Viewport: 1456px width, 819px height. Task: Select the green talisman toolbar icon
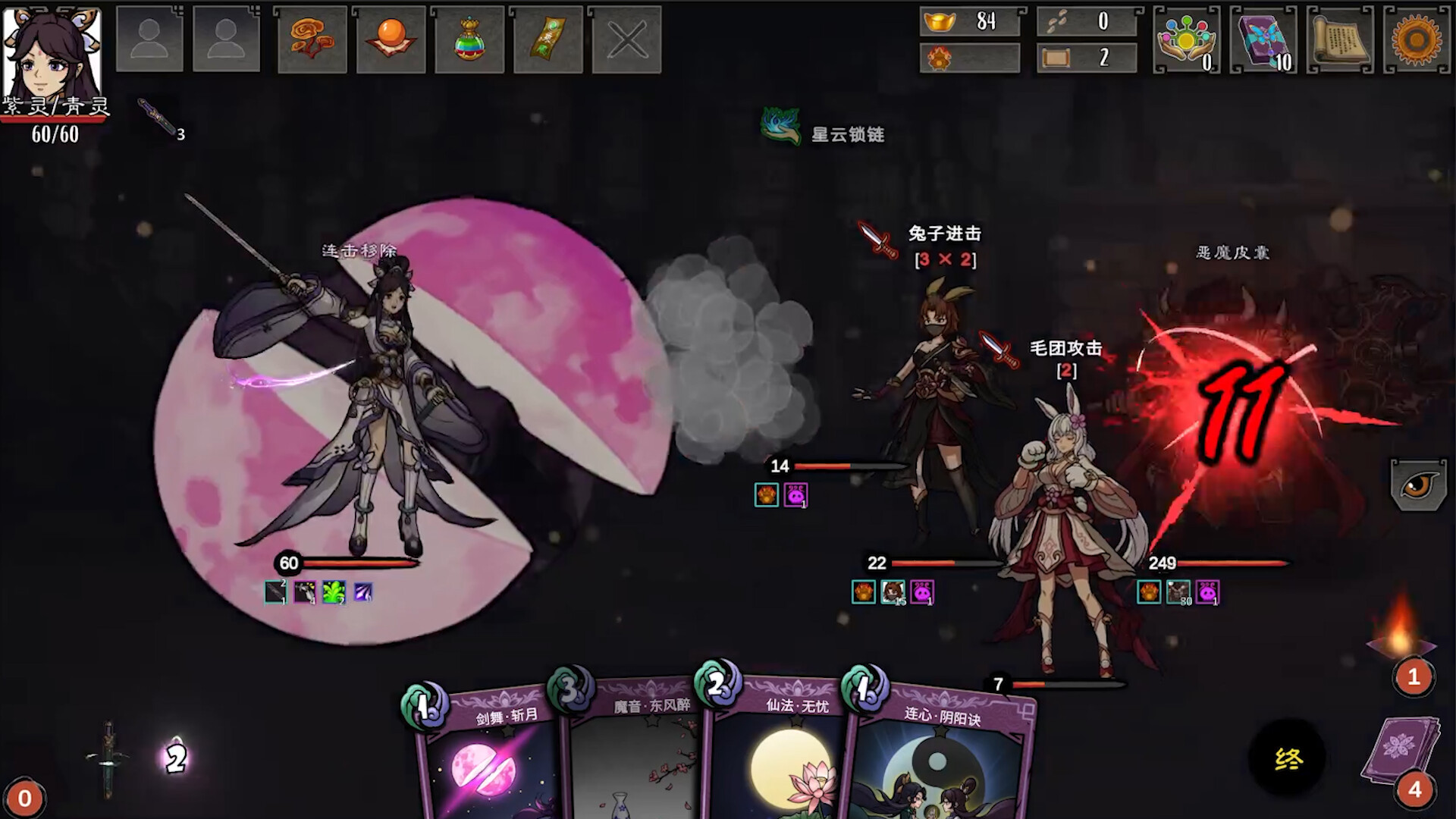pos(548,41)
